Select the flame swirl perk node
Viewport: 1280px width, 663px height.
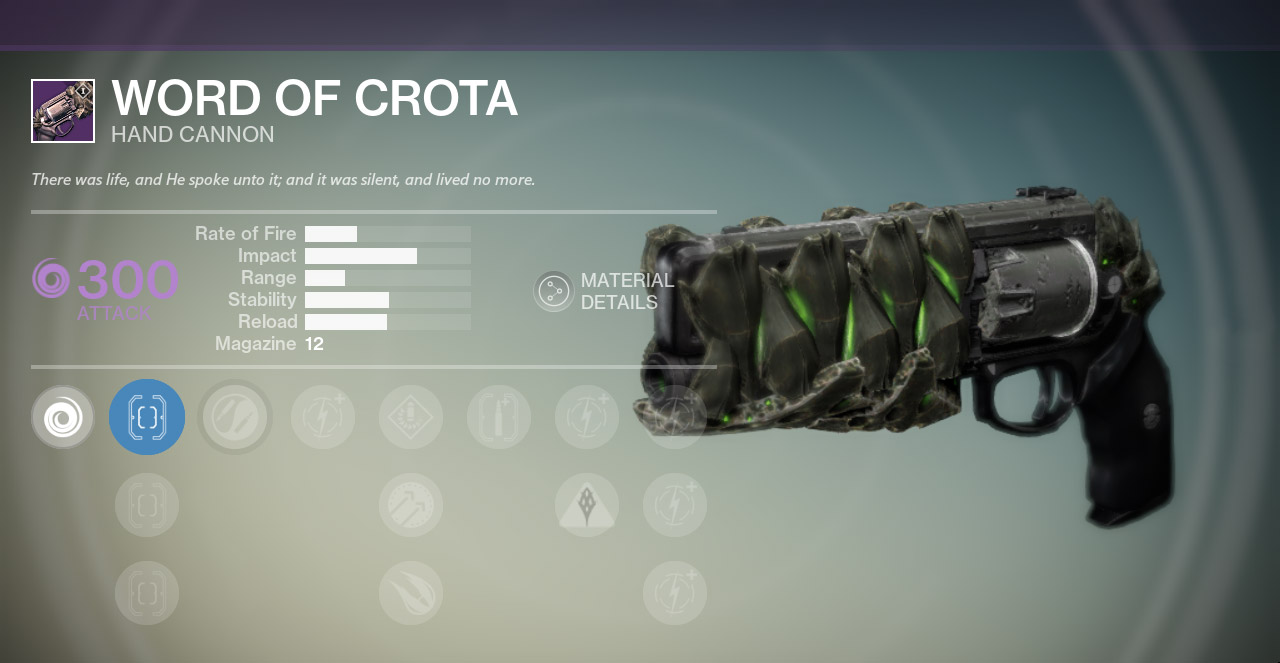(x=411, y=593)
